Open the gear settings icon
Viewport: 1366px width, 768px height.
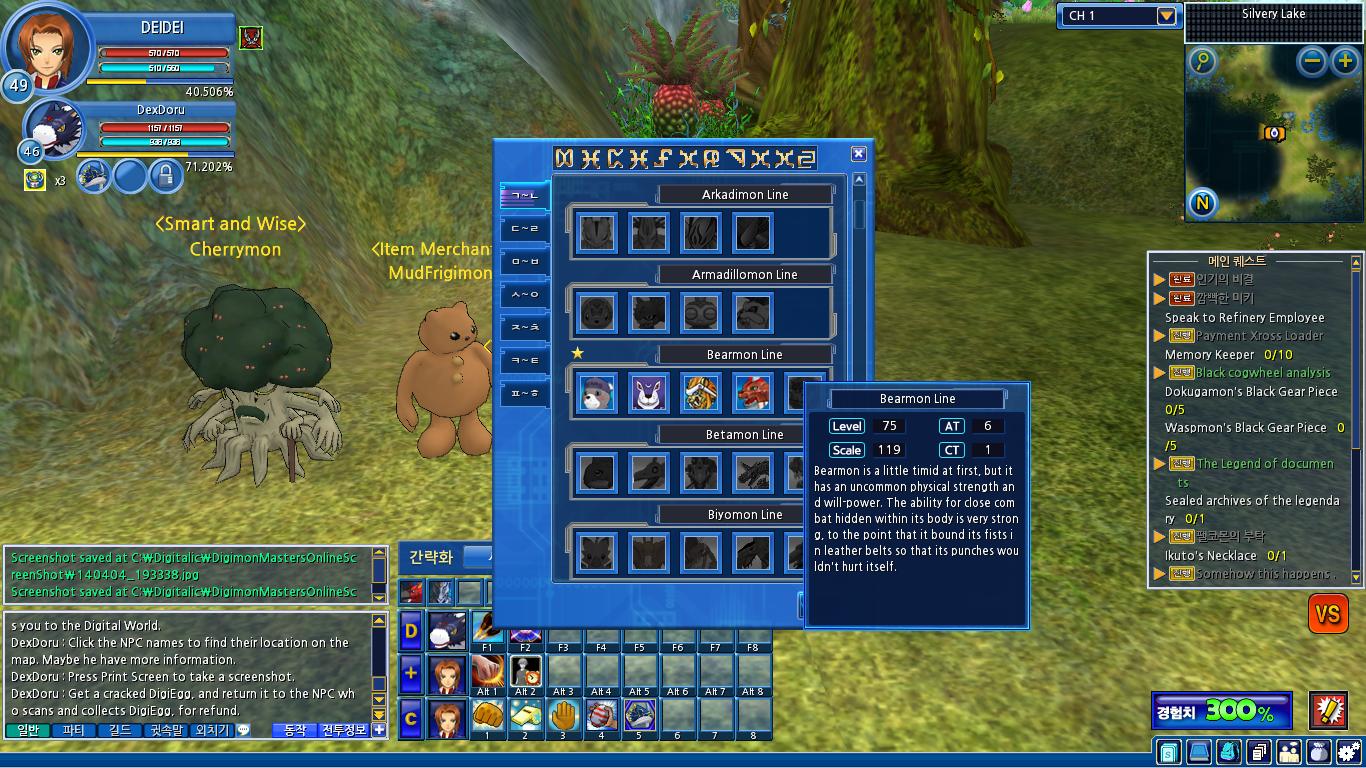click(1349, 752)
